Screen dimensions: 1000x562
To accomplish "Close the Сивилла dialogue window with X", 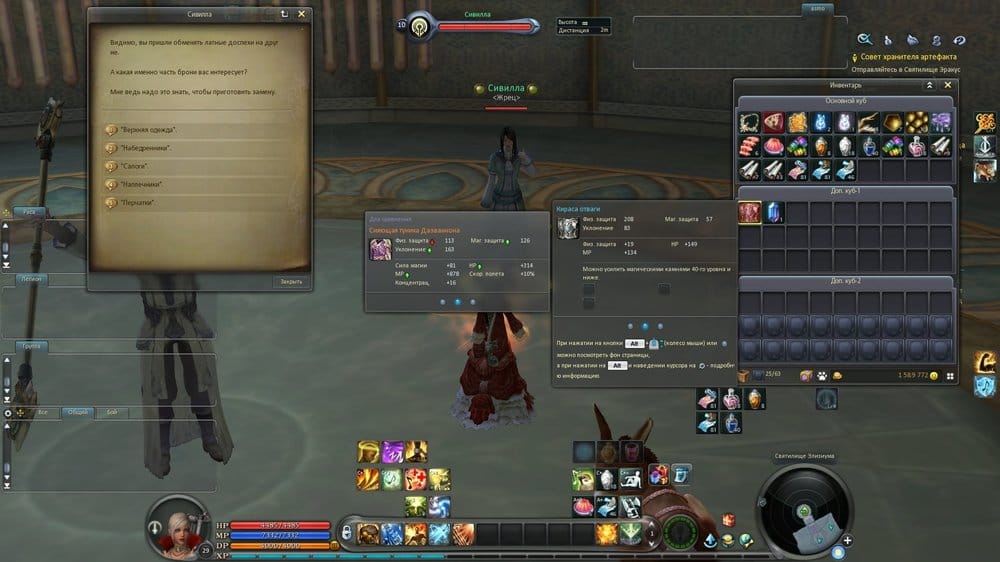I will point(302,14).
